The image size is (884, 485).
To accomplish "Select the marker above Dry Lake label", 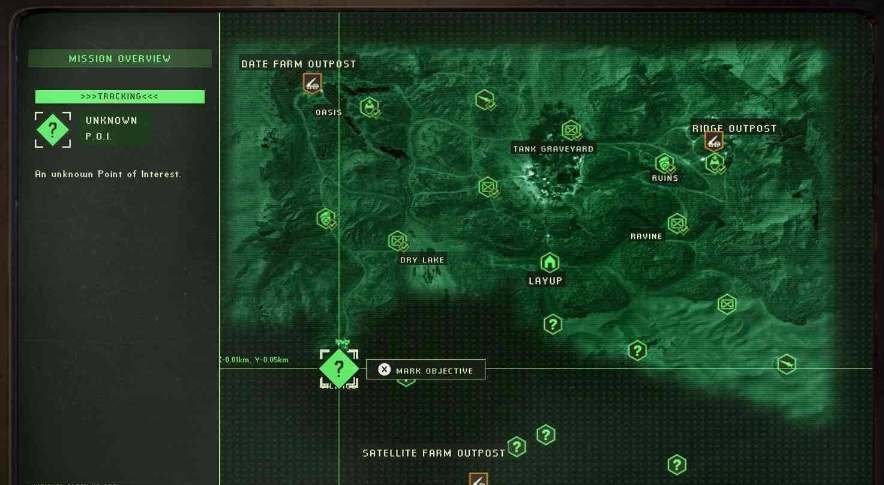I will 398,240.
